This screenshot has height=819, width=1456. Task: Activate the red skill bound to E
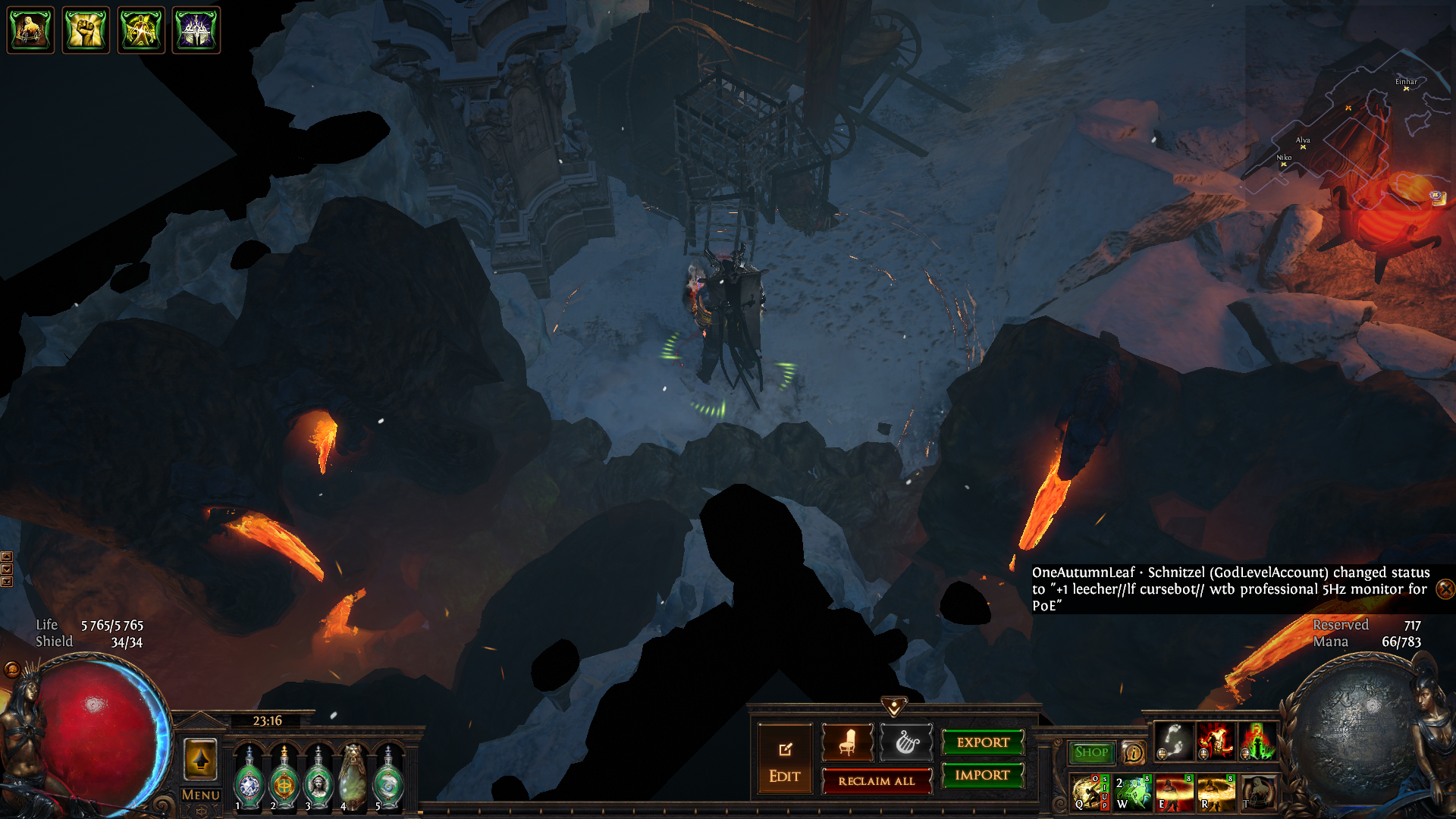tap(1175, 792)
